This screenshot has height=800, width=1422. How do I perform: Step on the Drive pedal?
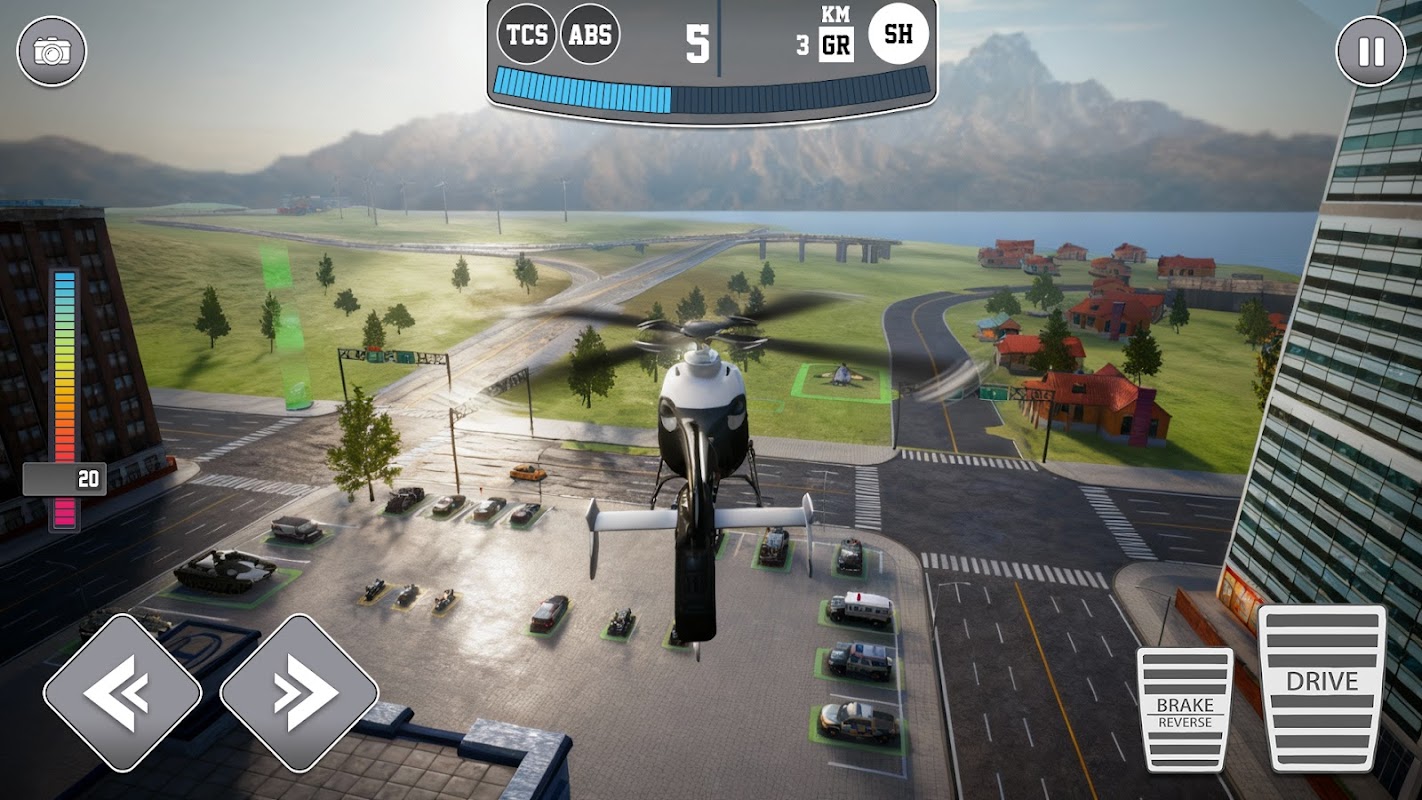(1321, 686)
